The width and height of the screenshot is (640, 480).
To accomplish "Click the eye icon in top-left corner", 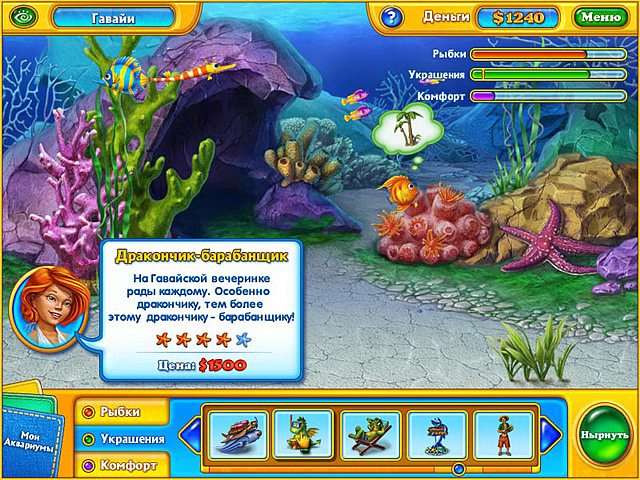I will 21,17.
